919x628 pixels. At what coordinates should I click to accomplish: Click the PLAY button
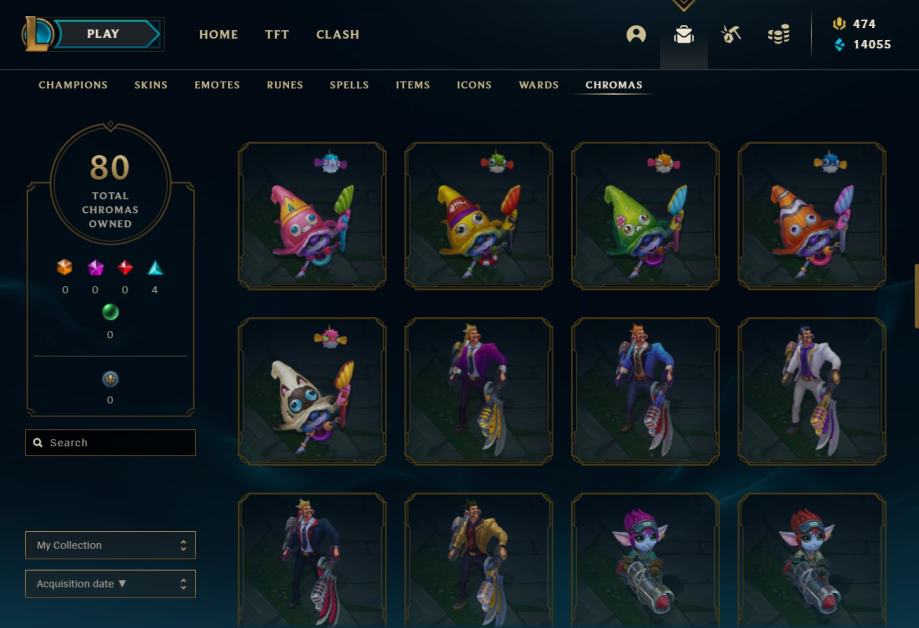[x=104, y=34]
